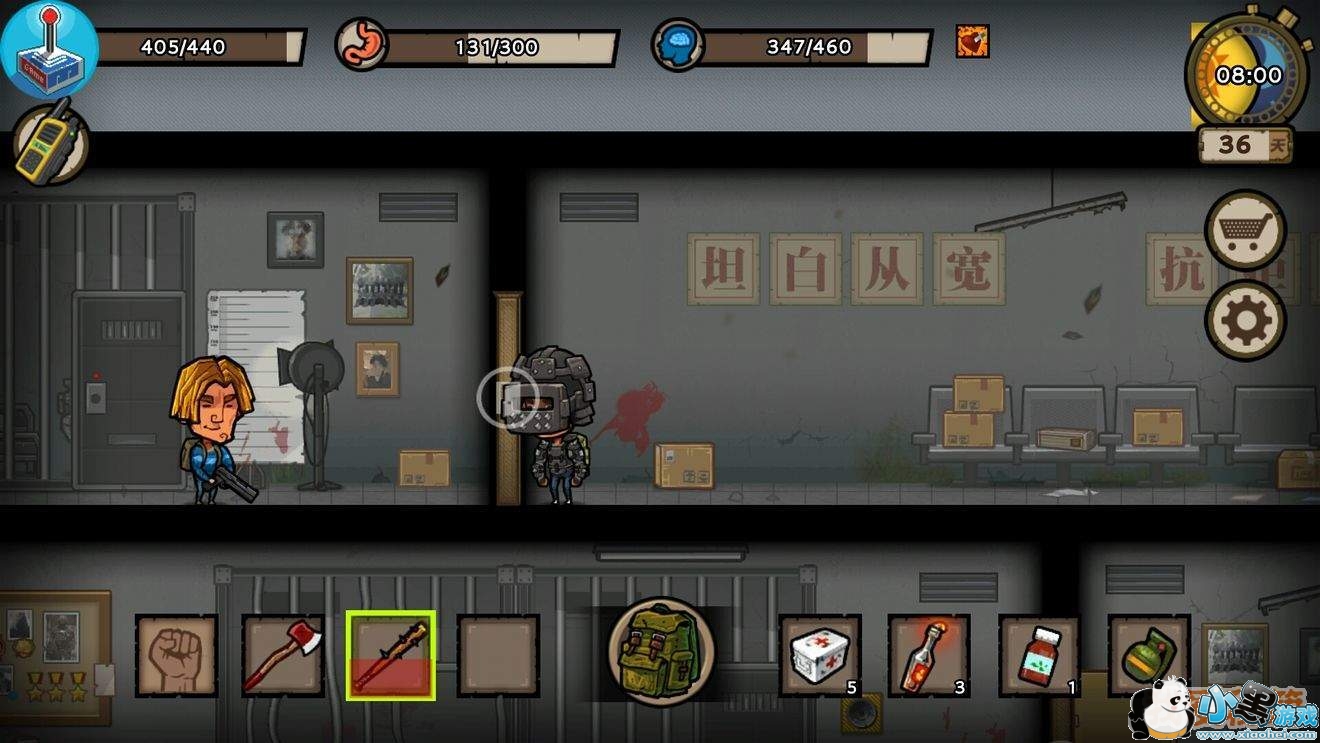Equip the axe weapon

(283, 655)
